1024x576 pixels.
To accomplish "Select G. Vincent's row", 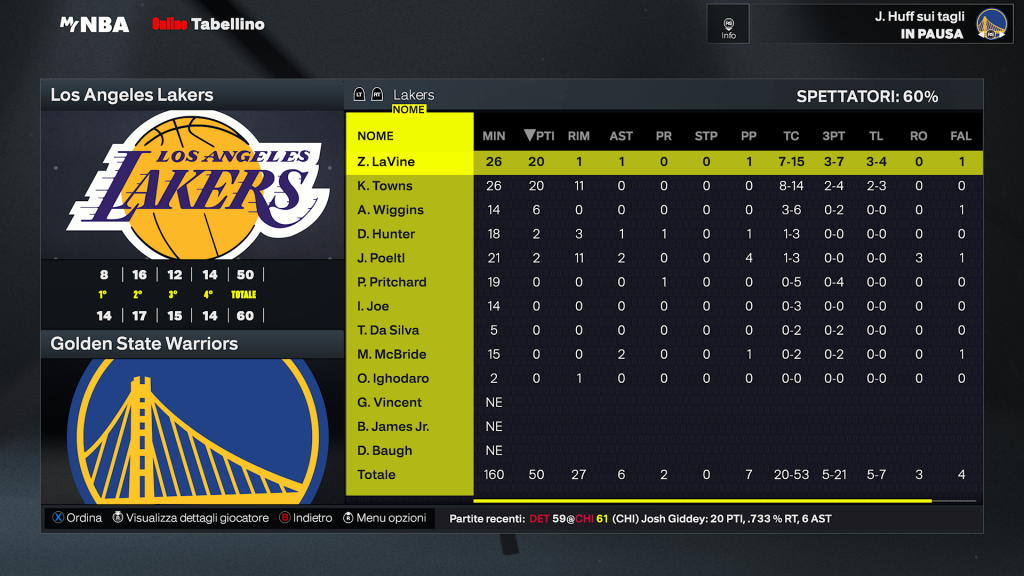I will (x=389, y=402).
